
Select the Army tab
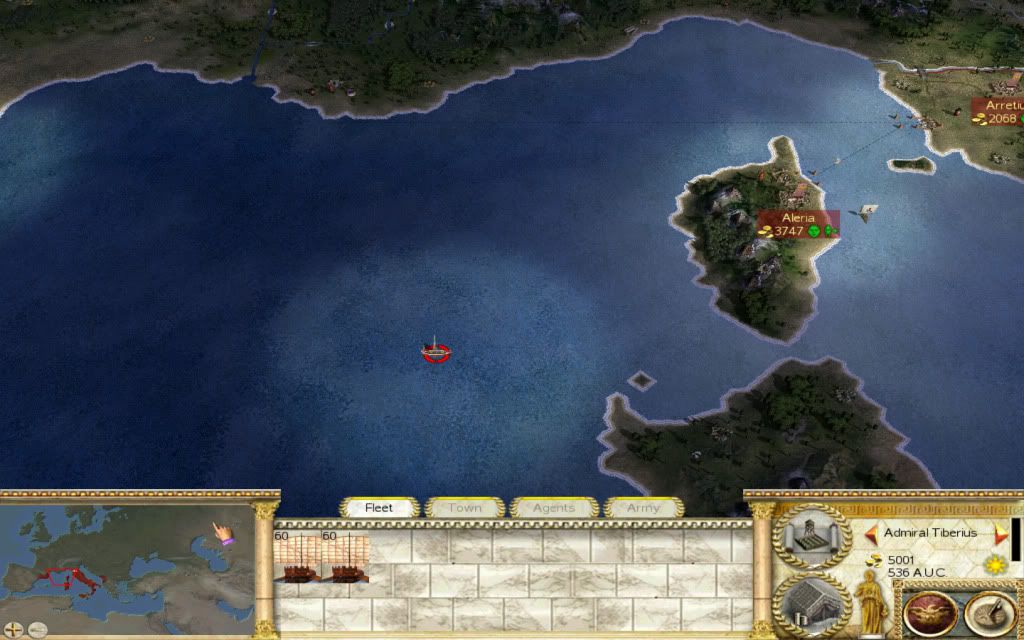[x=643, y=508]
